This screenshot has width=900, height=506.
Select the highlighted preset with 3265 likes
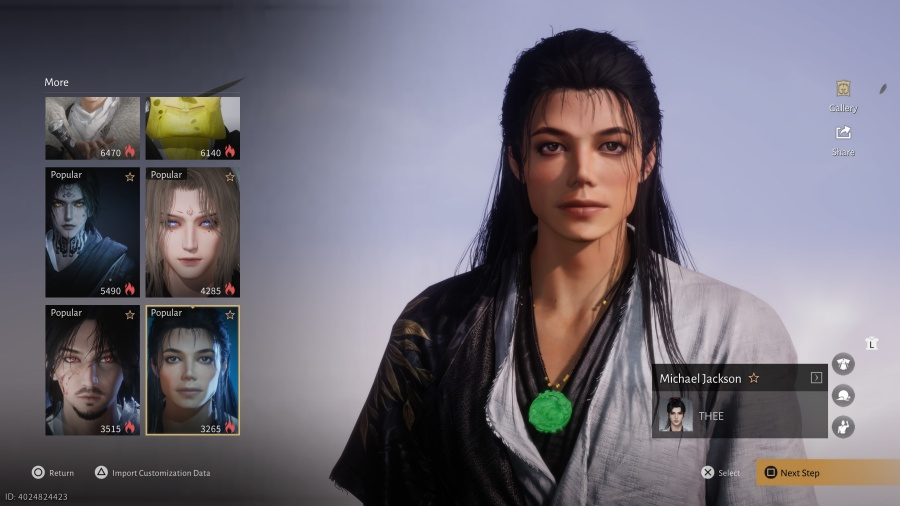193,370
